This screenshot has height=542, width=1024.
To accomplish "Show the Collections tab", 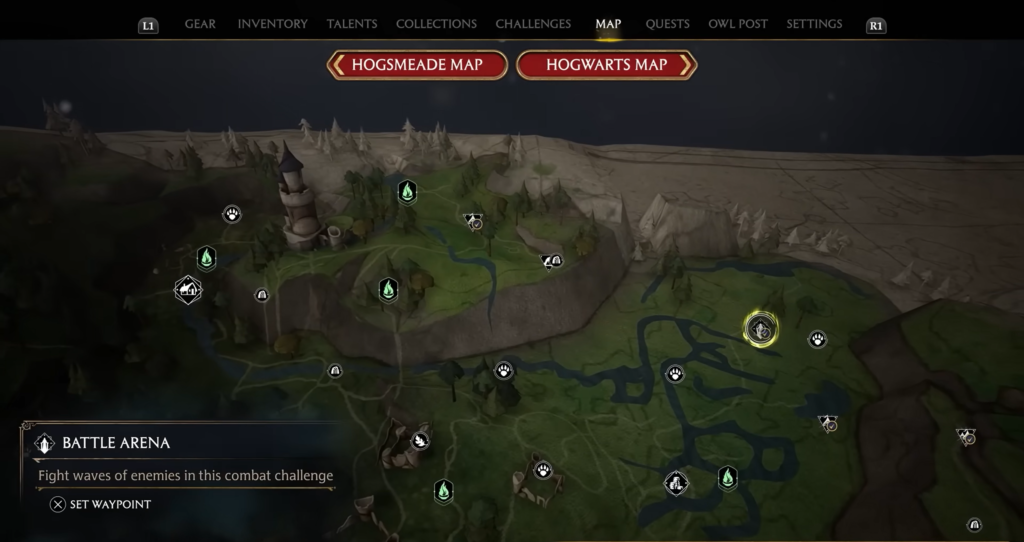I will (436, 24).
